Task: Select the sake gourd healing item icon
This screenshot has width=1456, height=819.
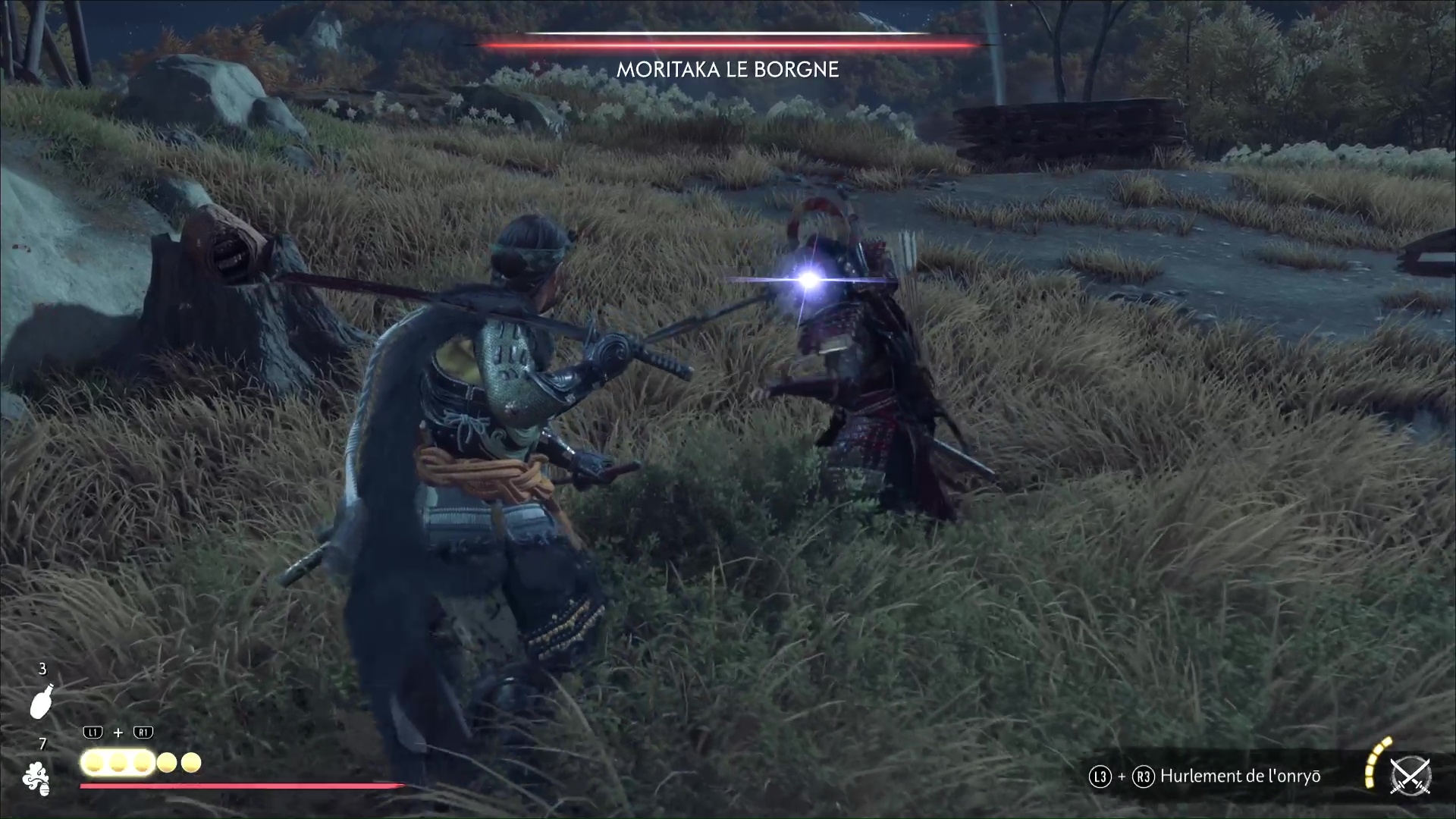Action: click(41, 701)
